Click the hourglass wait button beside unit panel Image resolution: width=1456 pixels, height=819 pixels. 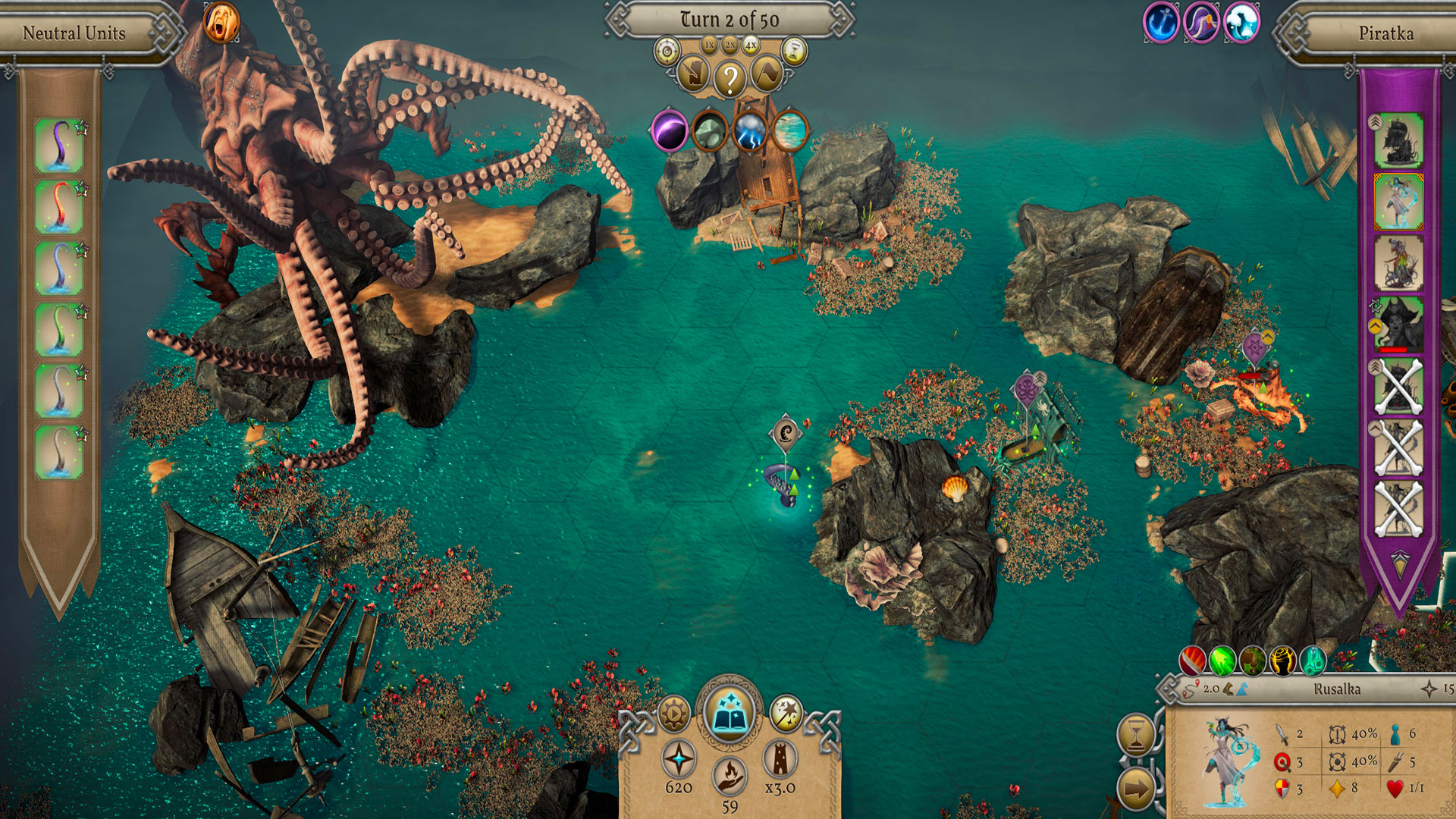pyautogui.click(x=1136, y=734)
